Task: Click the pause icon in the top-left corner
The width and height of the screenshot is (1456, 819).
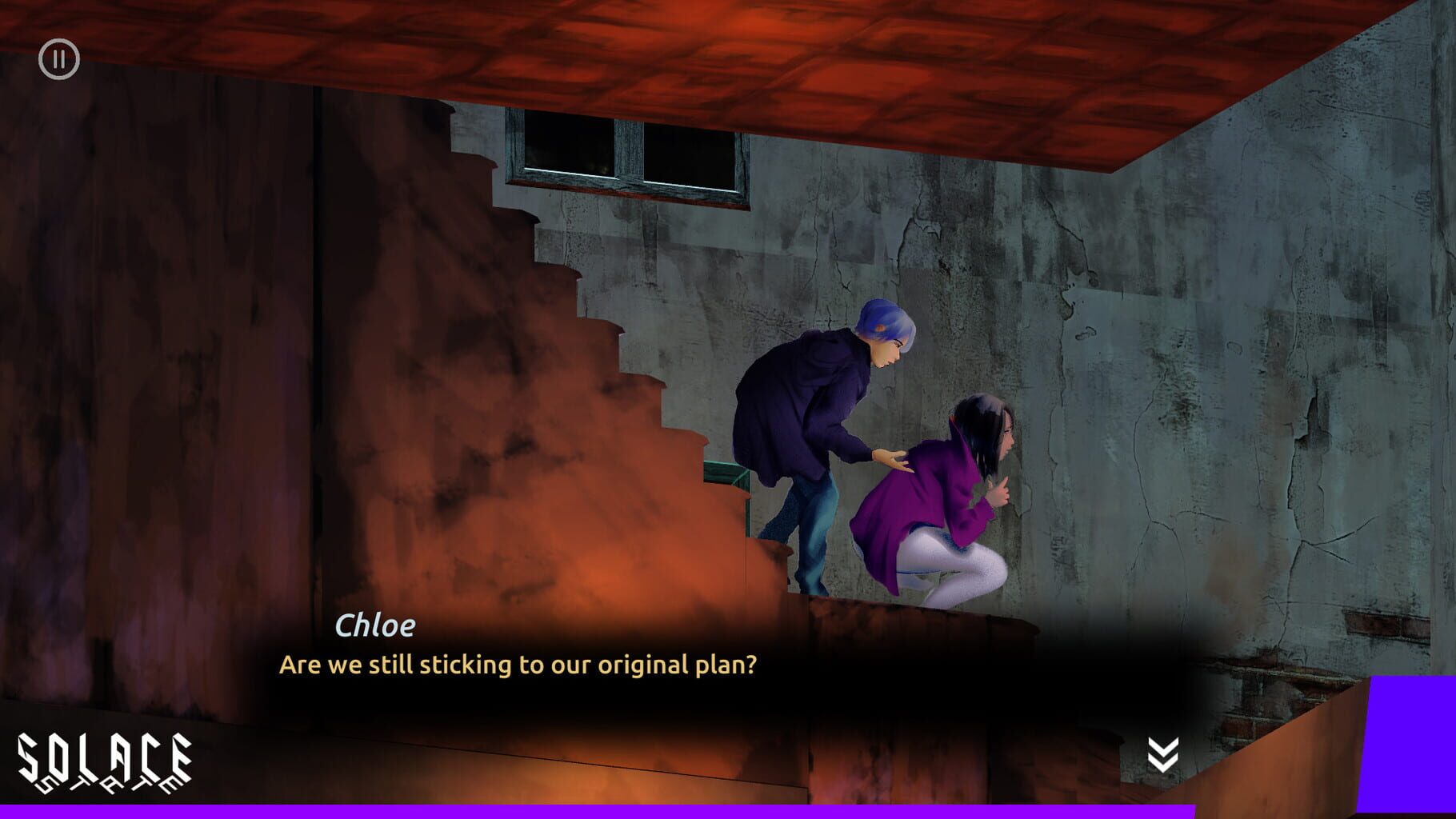Action: pos(58,58)
